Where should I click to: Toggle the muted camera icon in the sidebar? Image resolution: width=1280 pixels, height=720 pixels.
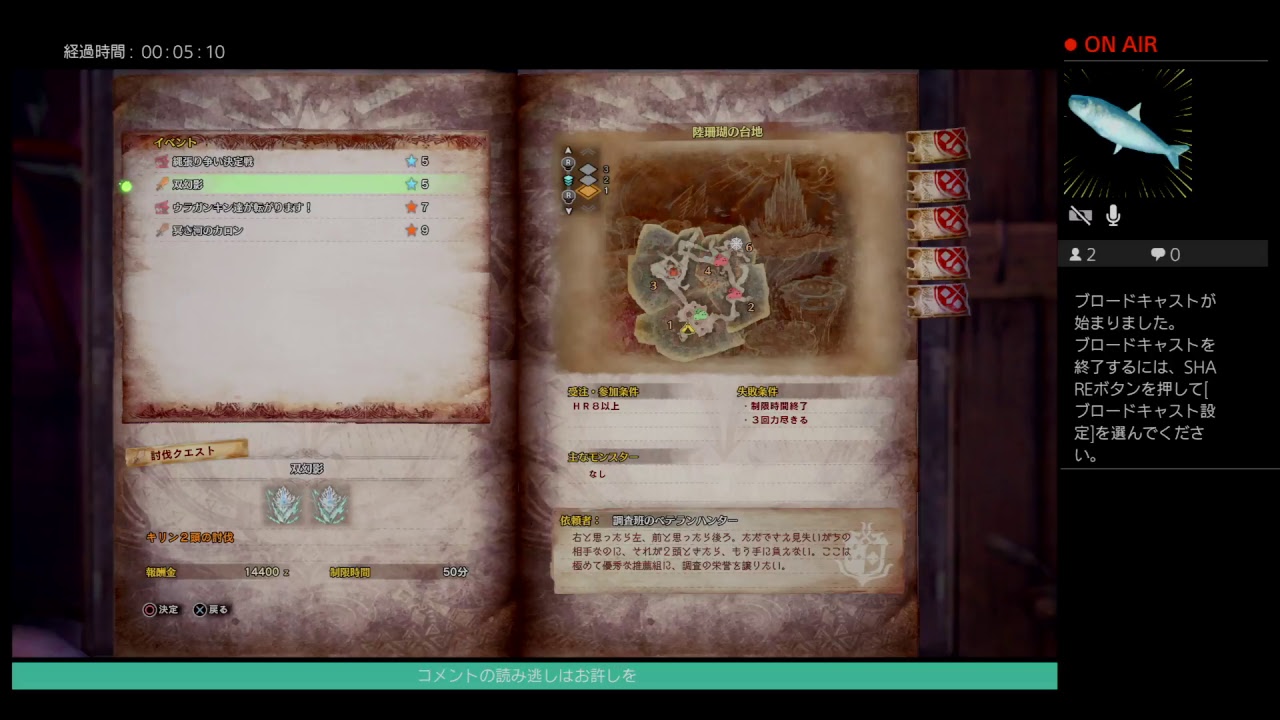(1080, 215)
